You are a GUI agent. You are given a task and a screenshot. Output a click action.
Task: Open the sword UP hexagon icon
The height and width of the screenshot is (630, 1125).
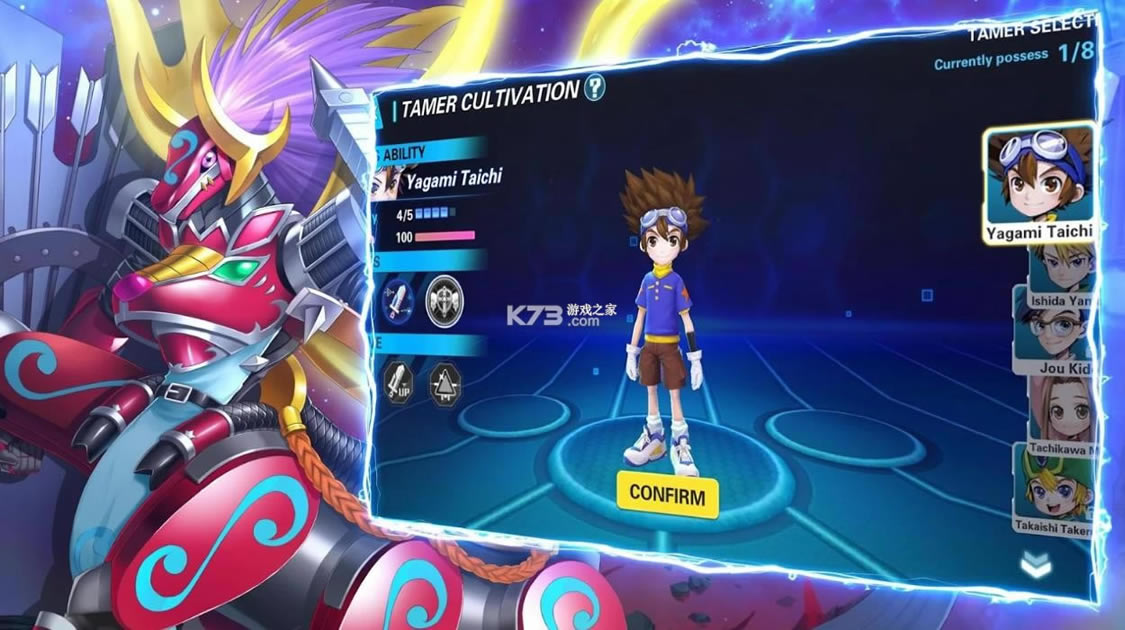coord(397,382)
